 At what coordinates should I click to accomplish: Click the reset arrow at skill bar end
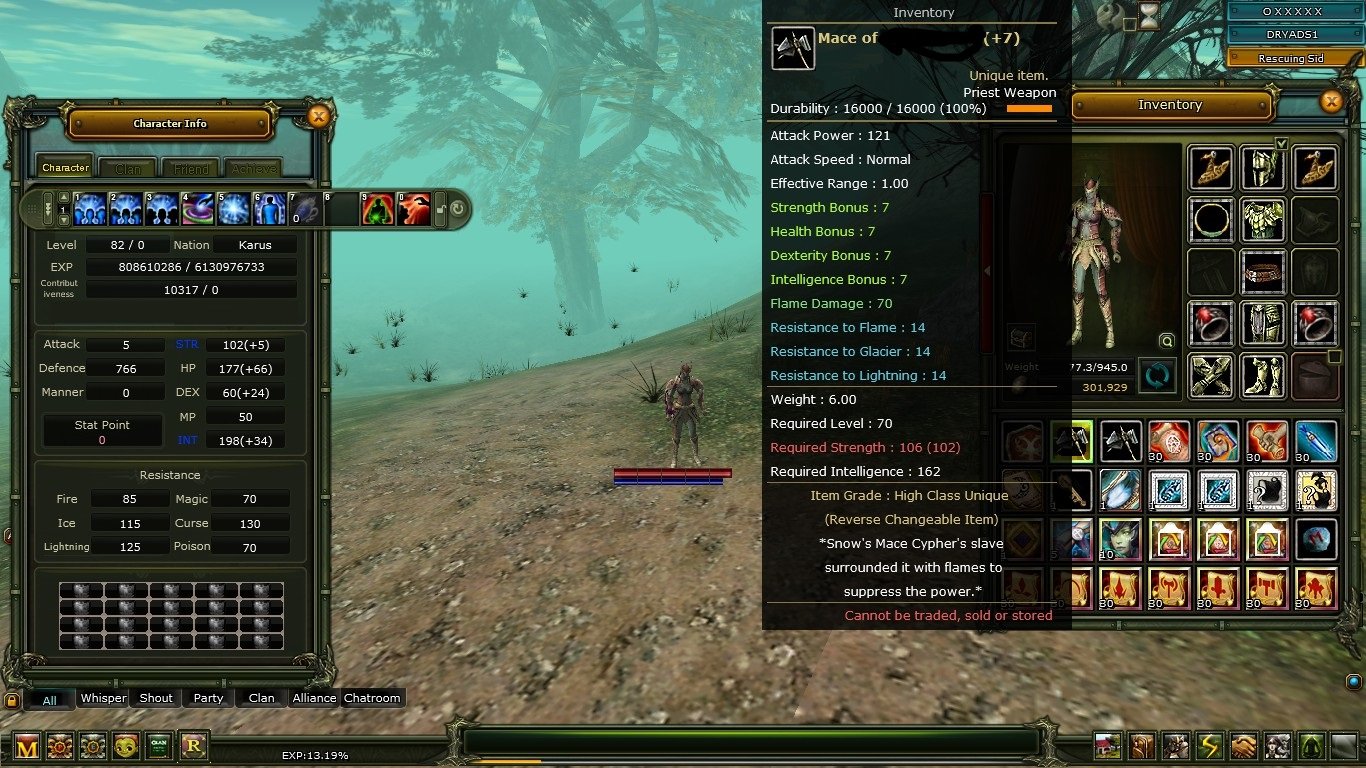[457, 208]
